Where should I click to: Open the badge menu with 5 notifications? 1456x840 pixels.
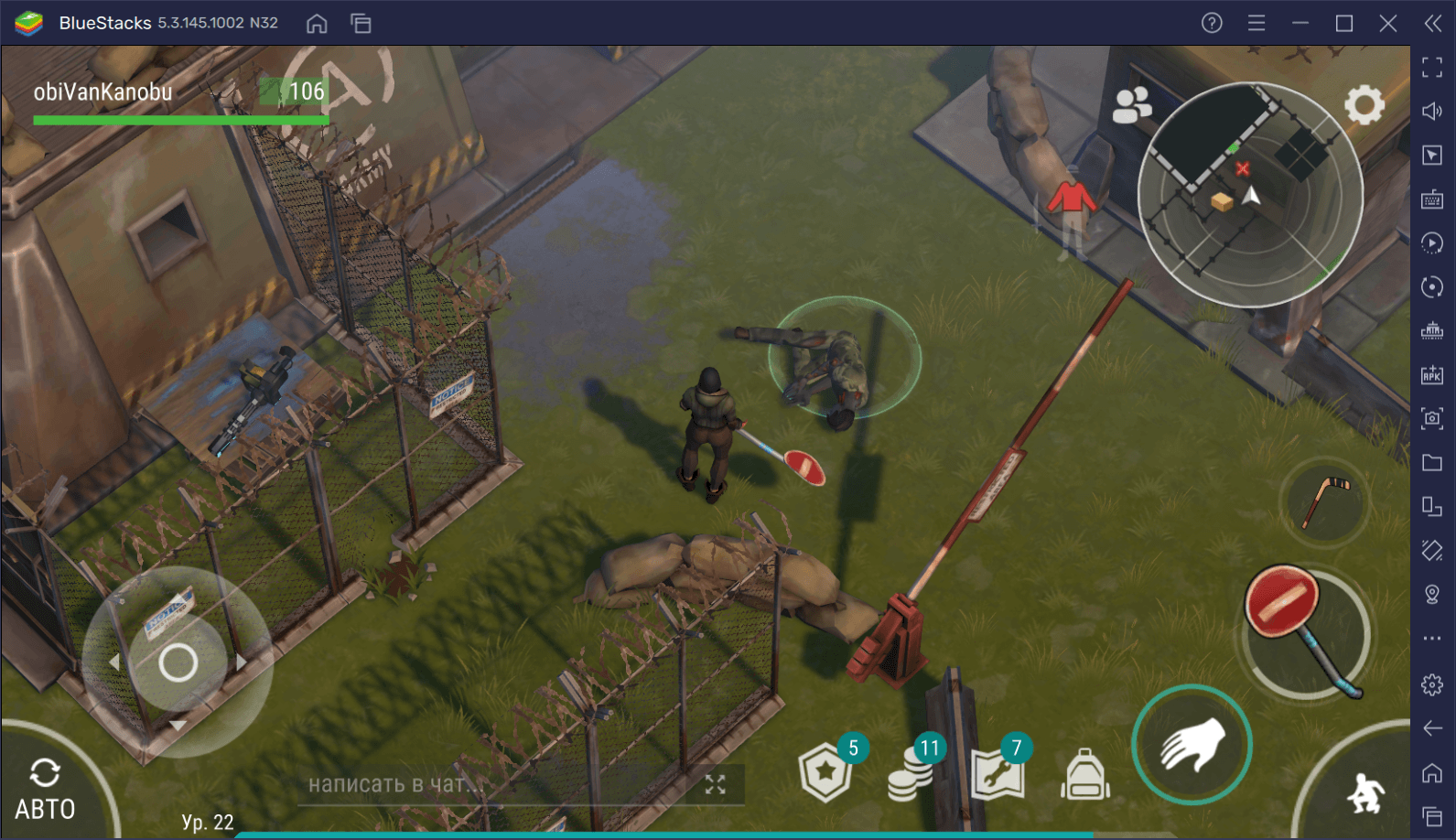pos(826,773)
